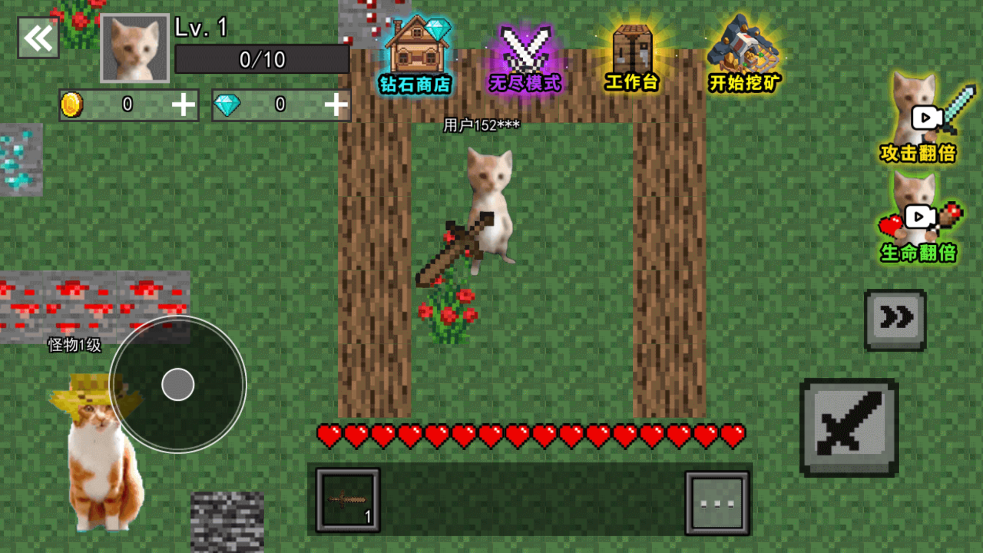Collapse the panel with the double-left arrow

click(x=38, y=39)
